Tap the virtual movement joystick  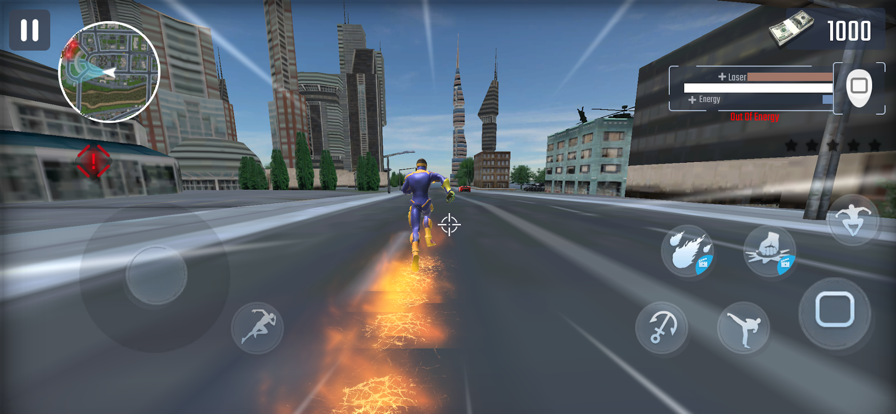[x=155, y=275]
